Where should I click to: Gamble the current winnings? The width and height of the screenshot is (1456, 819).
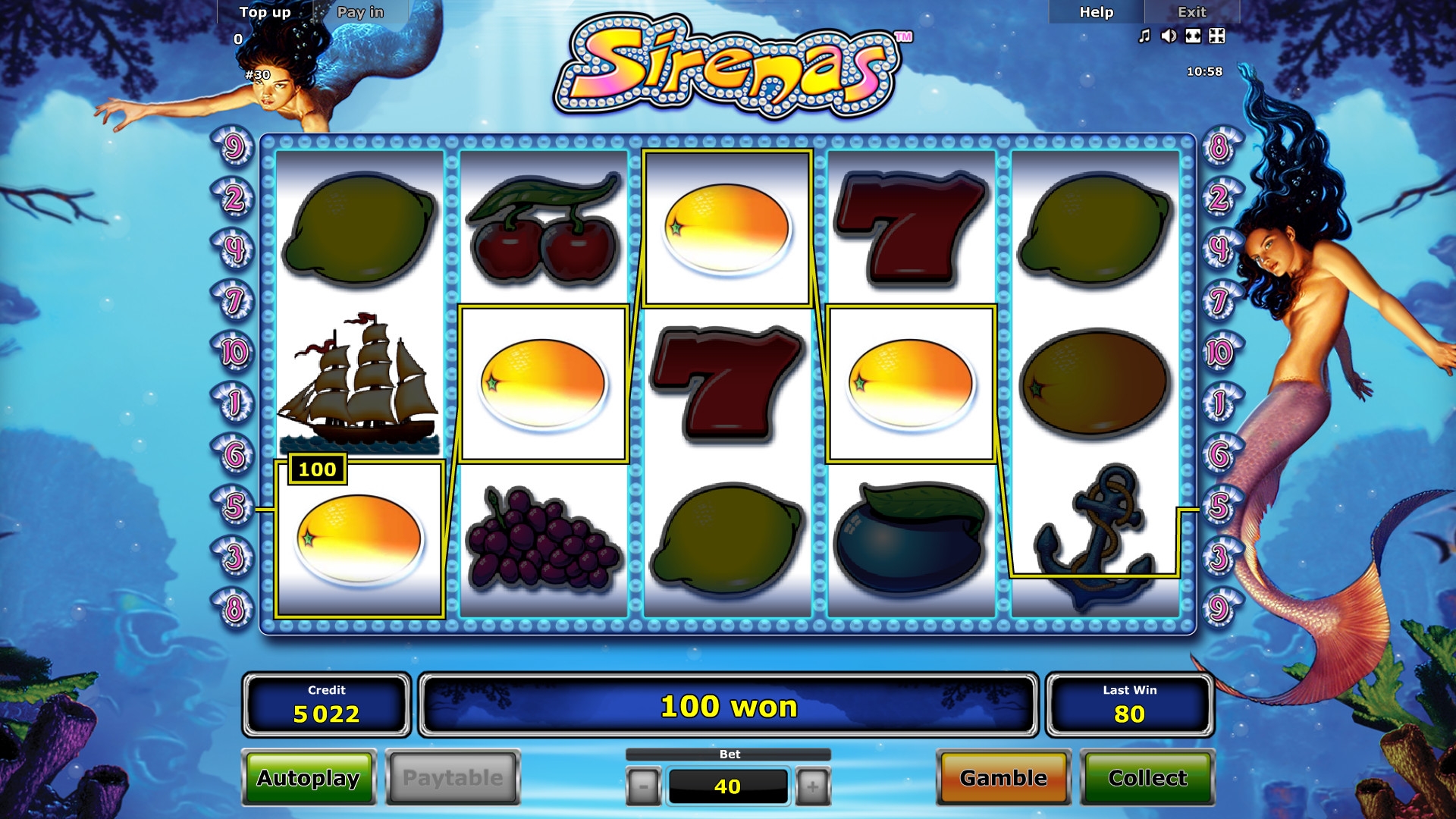click(x=1003, y=777)
